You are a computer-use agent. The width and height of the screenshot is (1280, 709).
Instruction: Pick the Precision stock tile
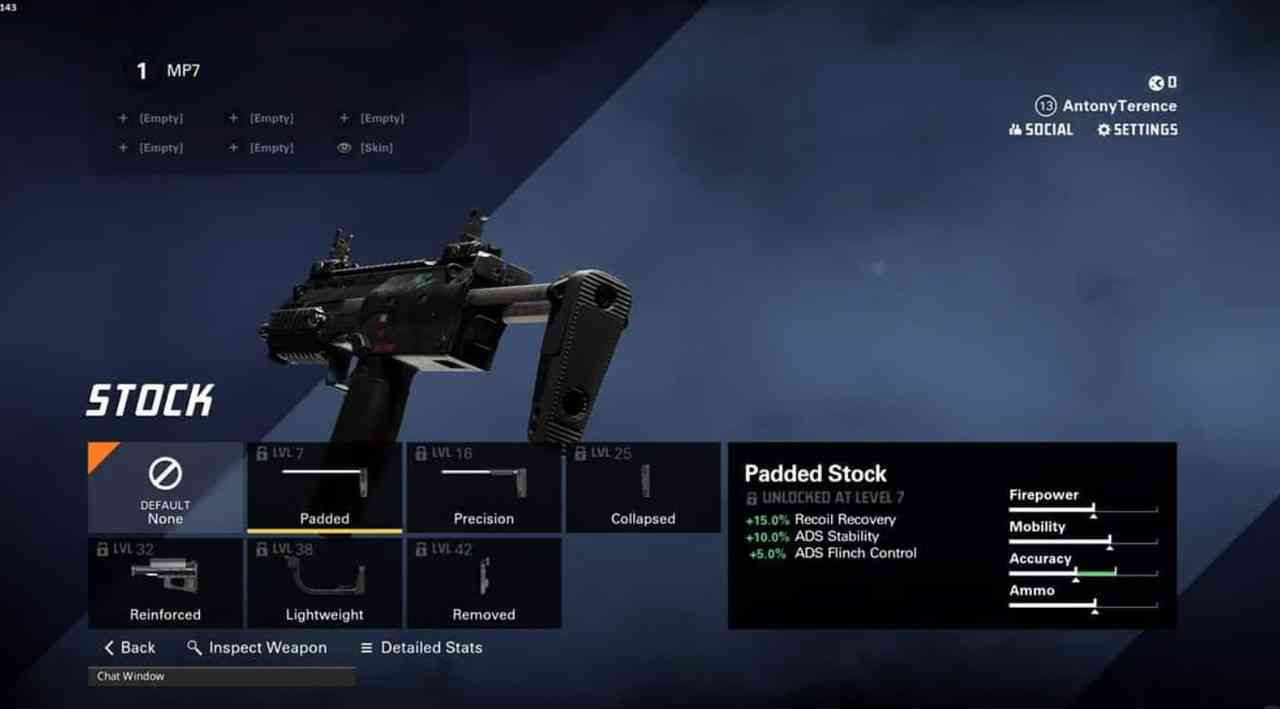(x=483, y=487)
